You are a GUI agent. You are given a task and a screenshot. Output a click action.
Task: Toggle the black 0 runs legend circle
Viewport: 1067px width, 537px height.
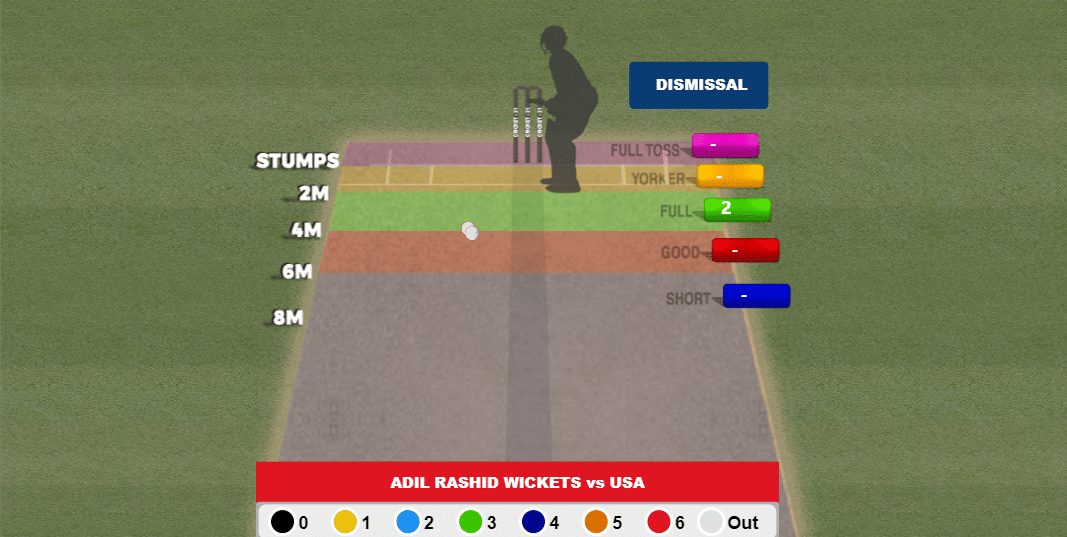(282, 522)
